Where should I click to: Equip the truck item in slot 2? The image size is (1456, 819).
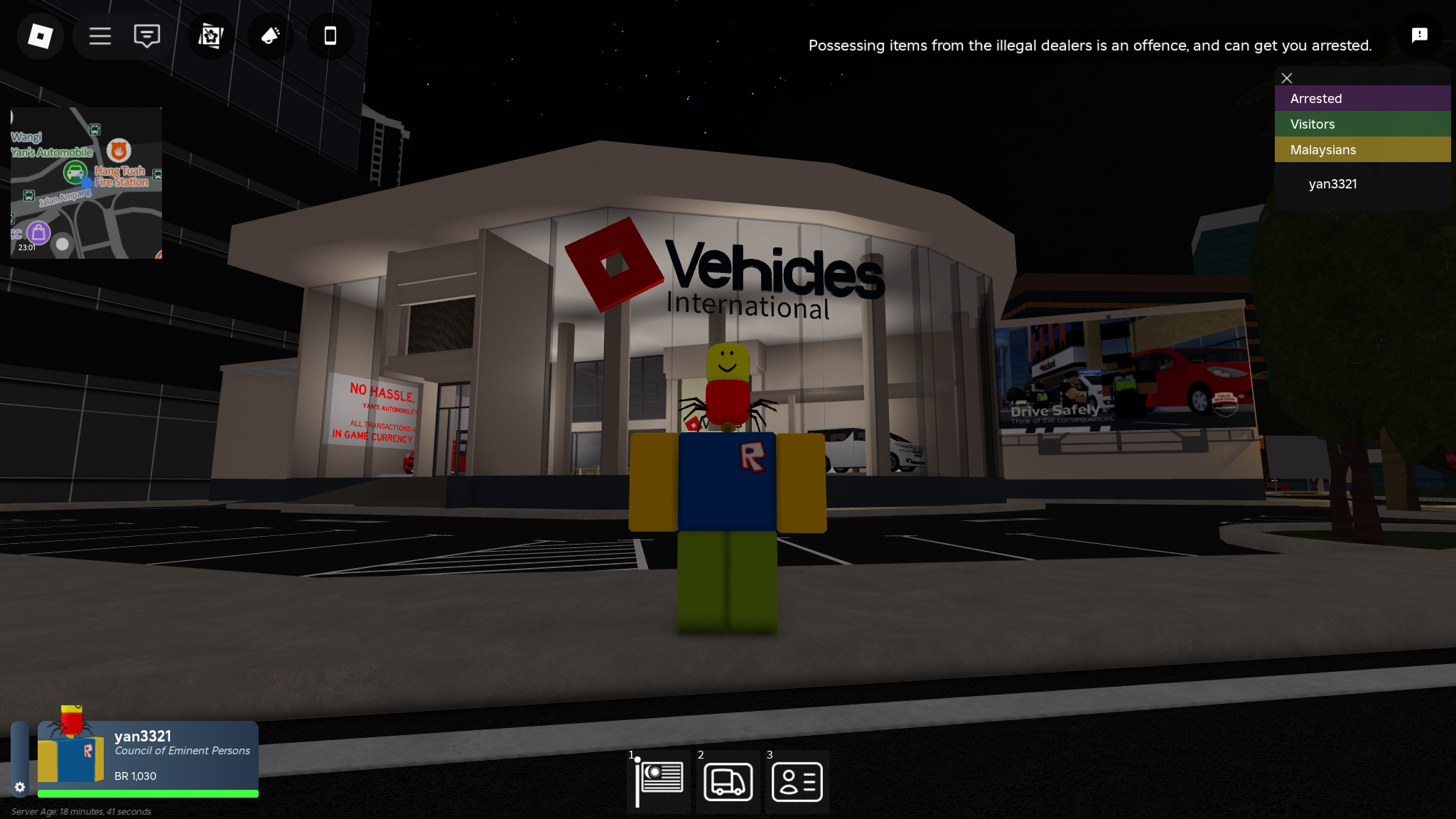click(727, 781)
